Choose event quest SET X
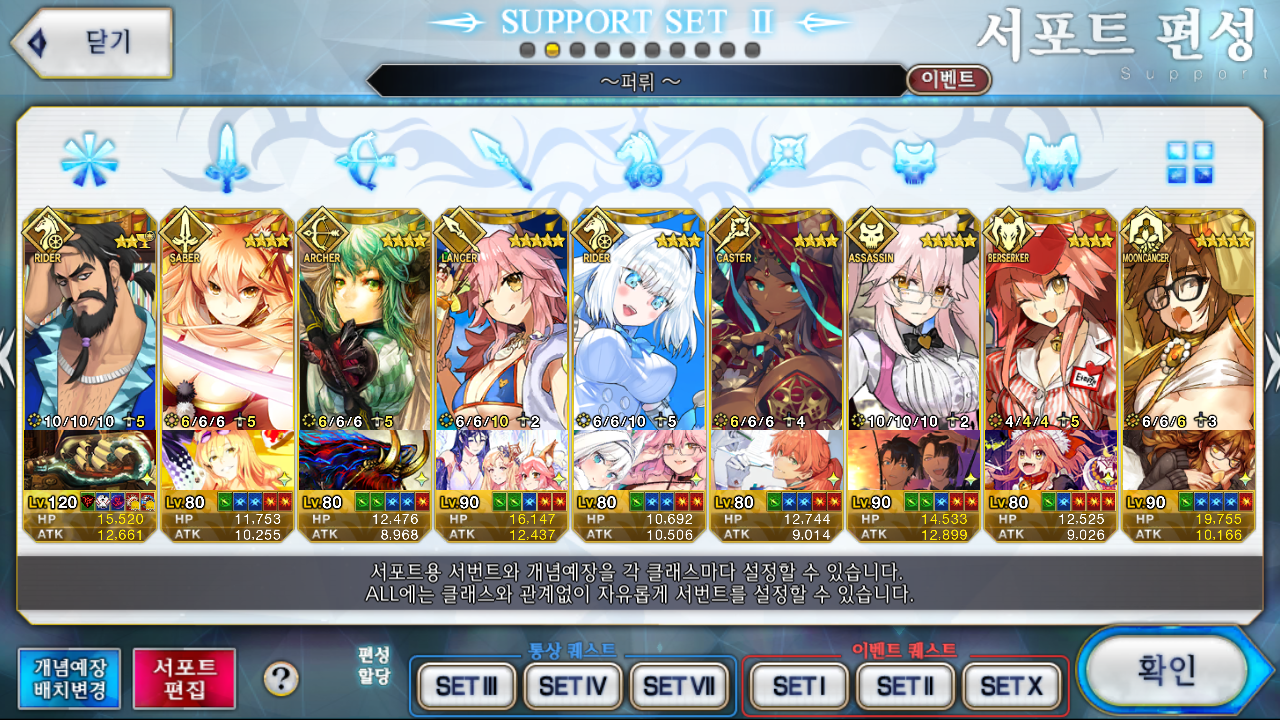 coord(1011,686)
